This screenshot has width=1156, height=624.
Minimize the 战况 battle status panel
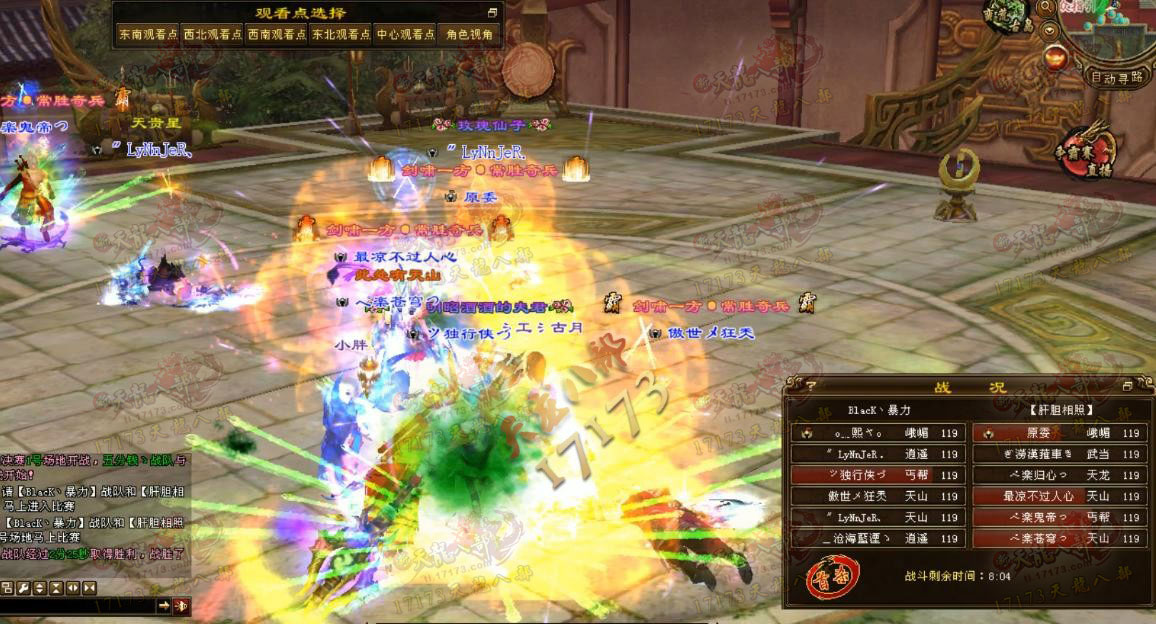click(1128, 386)
